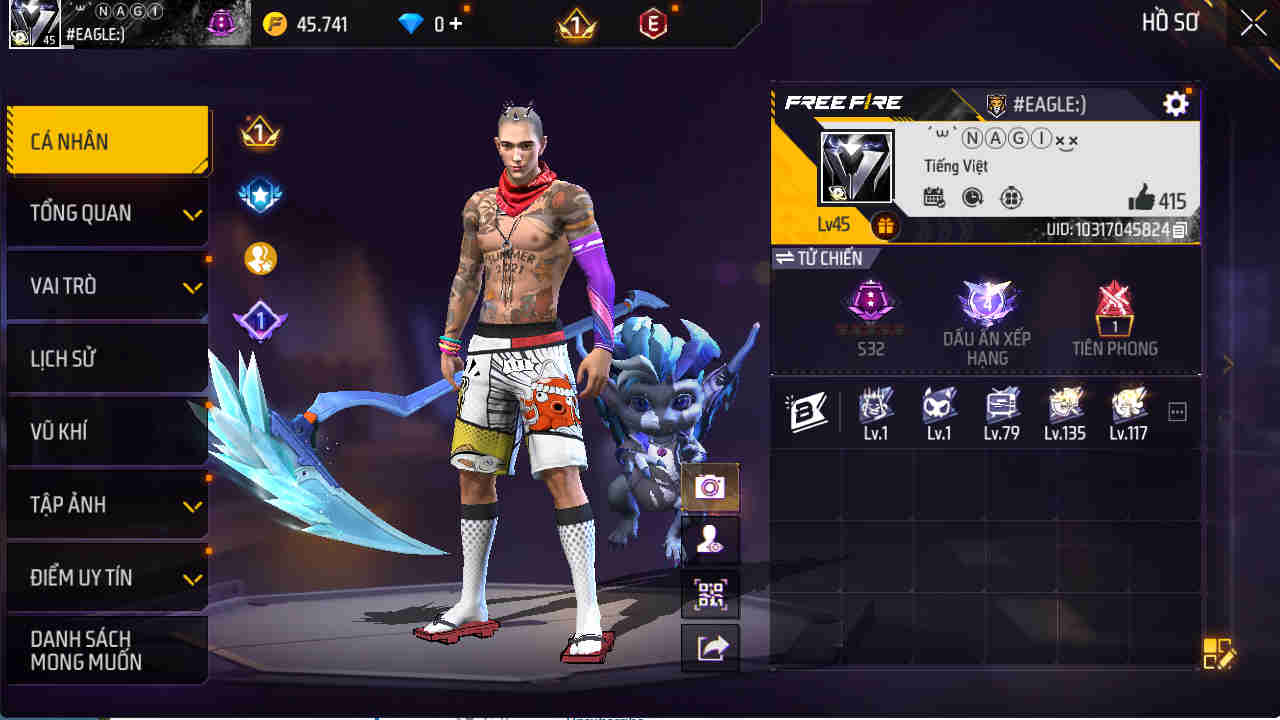Select VŨ KHÍ in the sidebar menu
This screenshot has height=720, width=1280.
pyautogui.click(x=105, y=431)
